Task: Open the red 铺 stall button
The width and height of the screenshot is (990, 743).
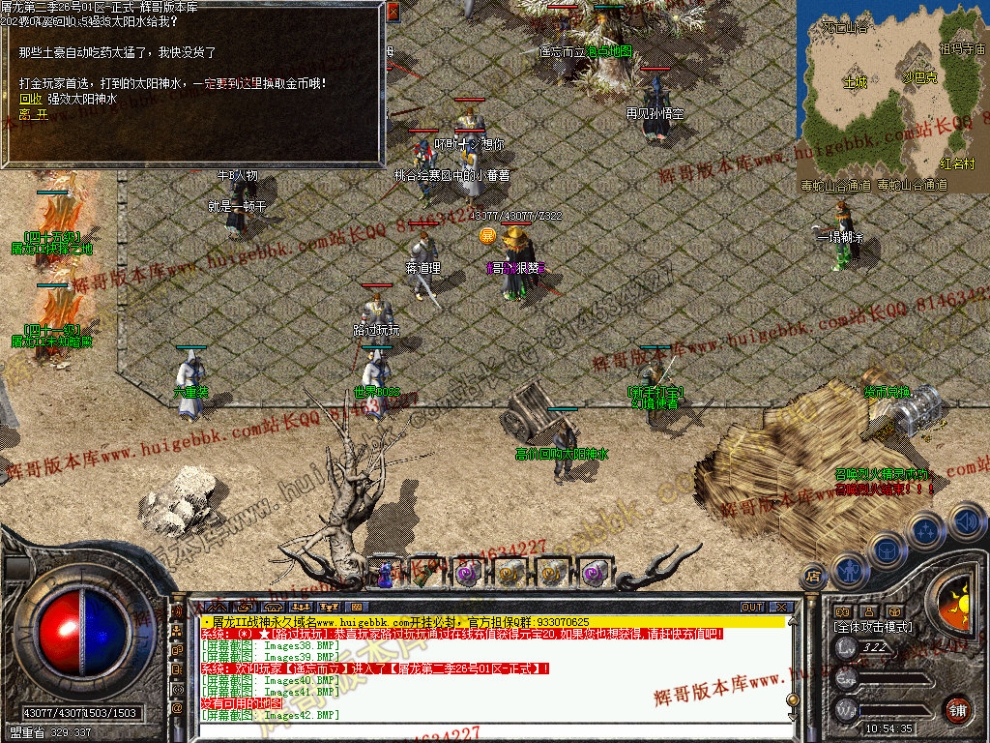Action: pos(957,709)
